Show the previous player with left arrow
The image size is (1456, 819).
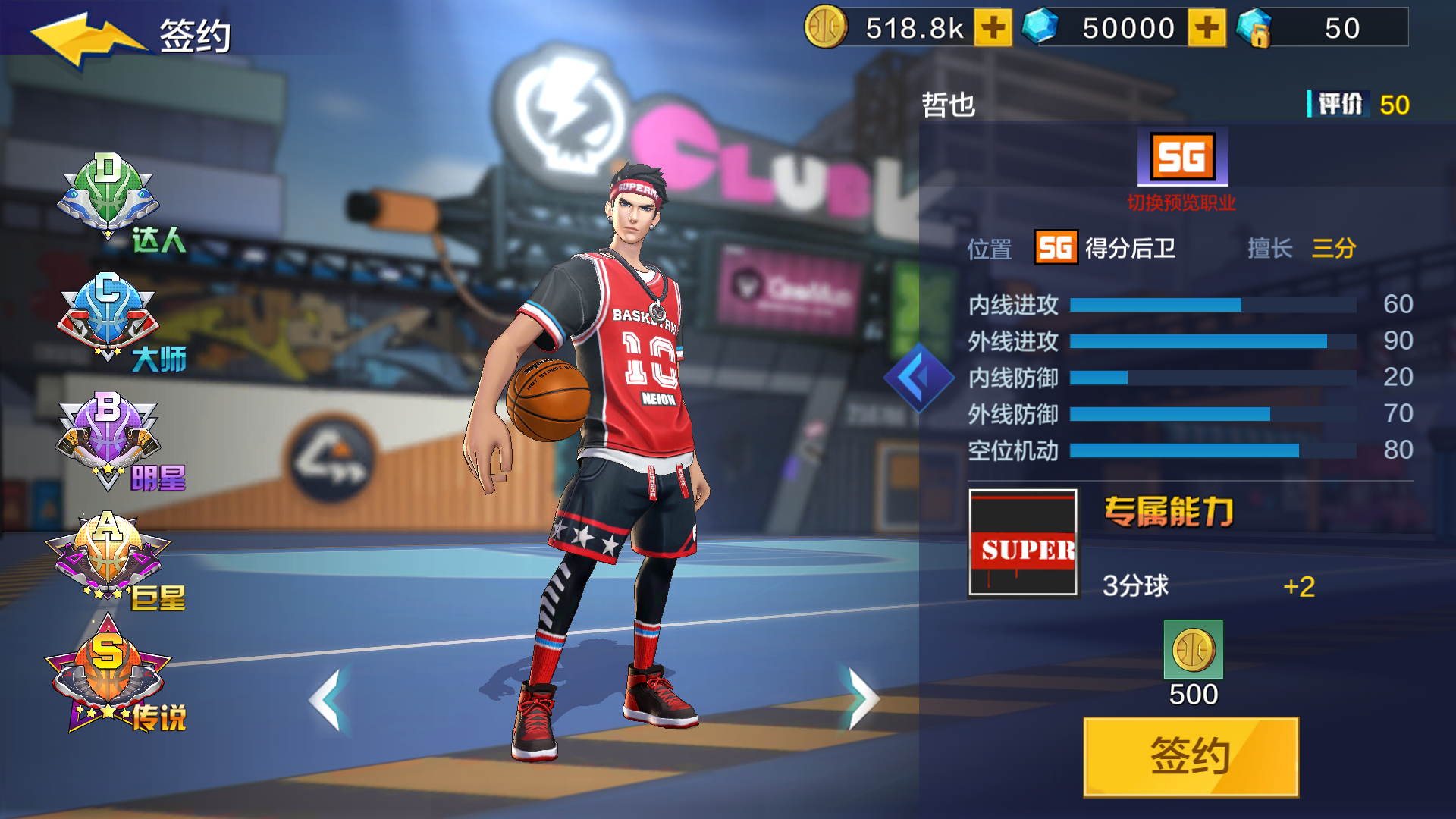(x=329, y=699)
